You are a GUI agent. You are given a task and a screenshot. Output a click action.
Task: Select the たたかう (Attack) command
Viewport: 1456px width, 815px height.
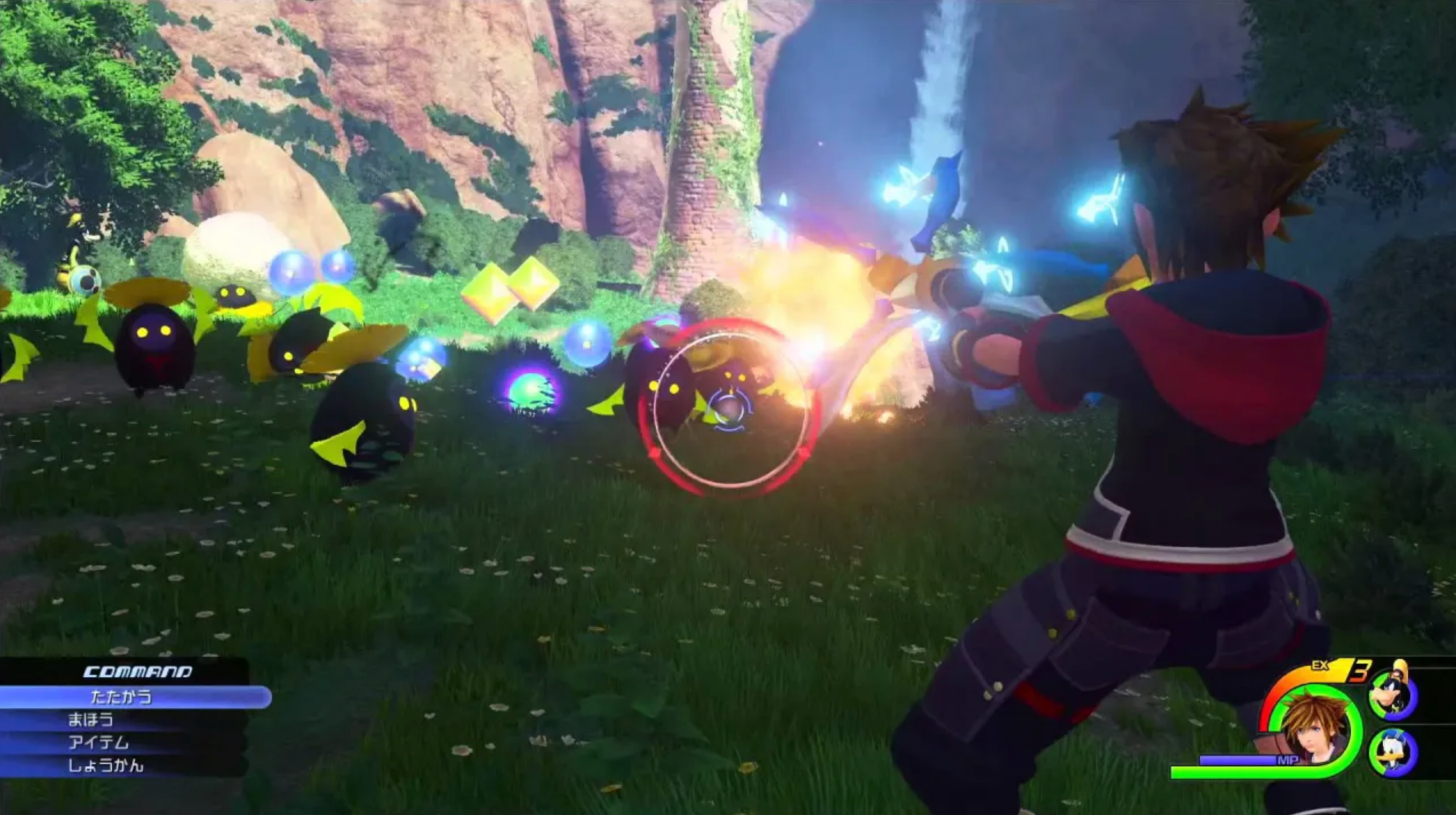pos(123,698)
